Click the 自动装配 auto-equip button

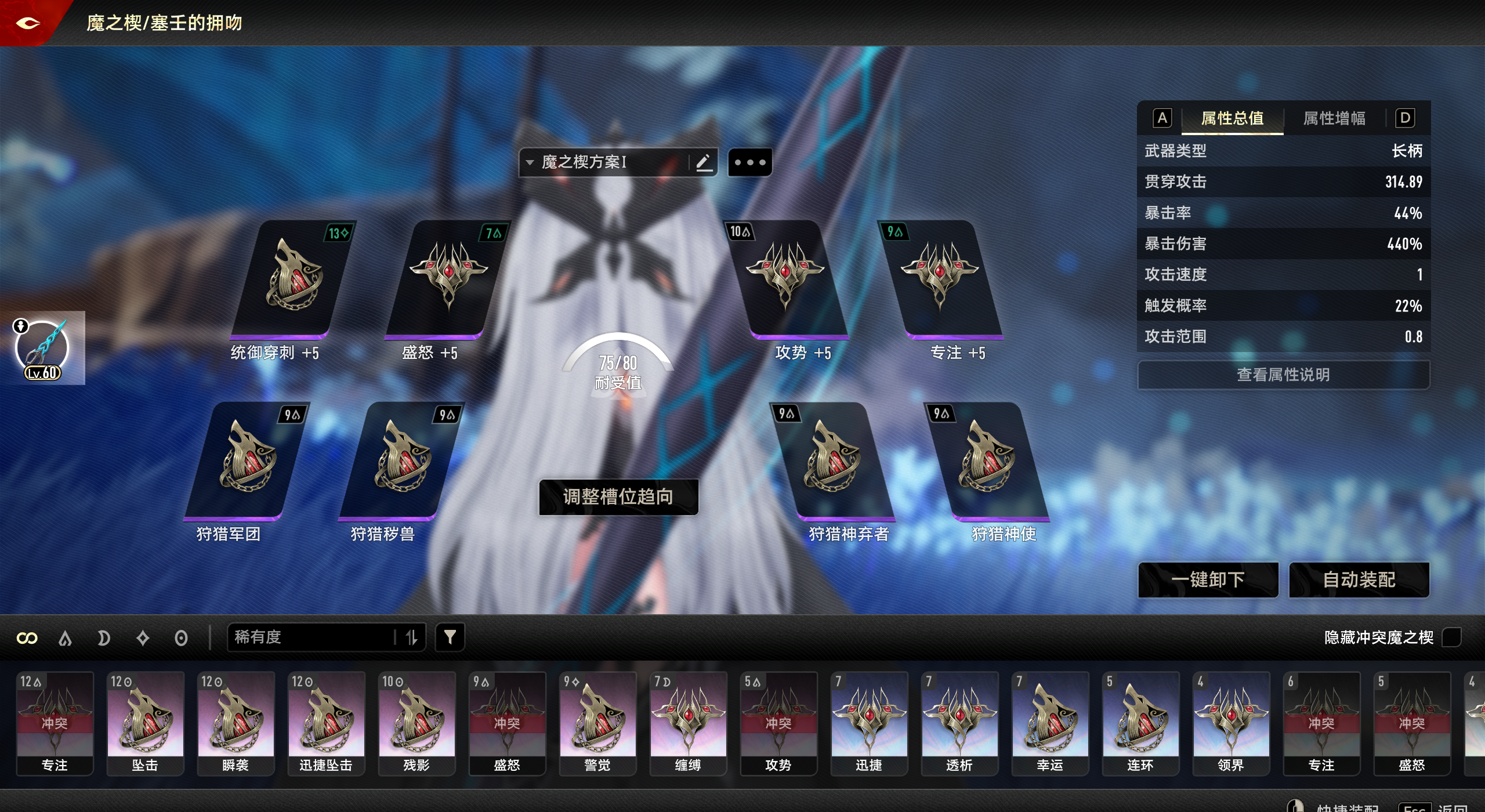[x=1360, y=579]
